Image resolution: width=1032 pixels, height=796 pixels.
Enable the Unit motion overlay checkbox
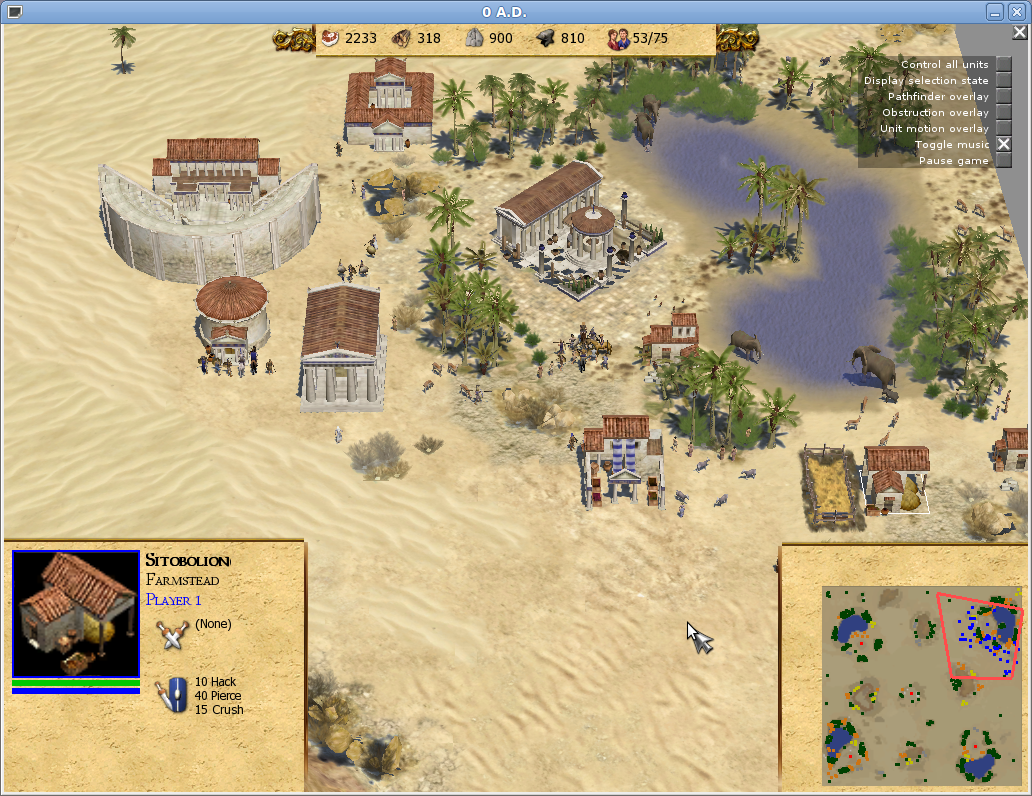tap(1004, 129)
